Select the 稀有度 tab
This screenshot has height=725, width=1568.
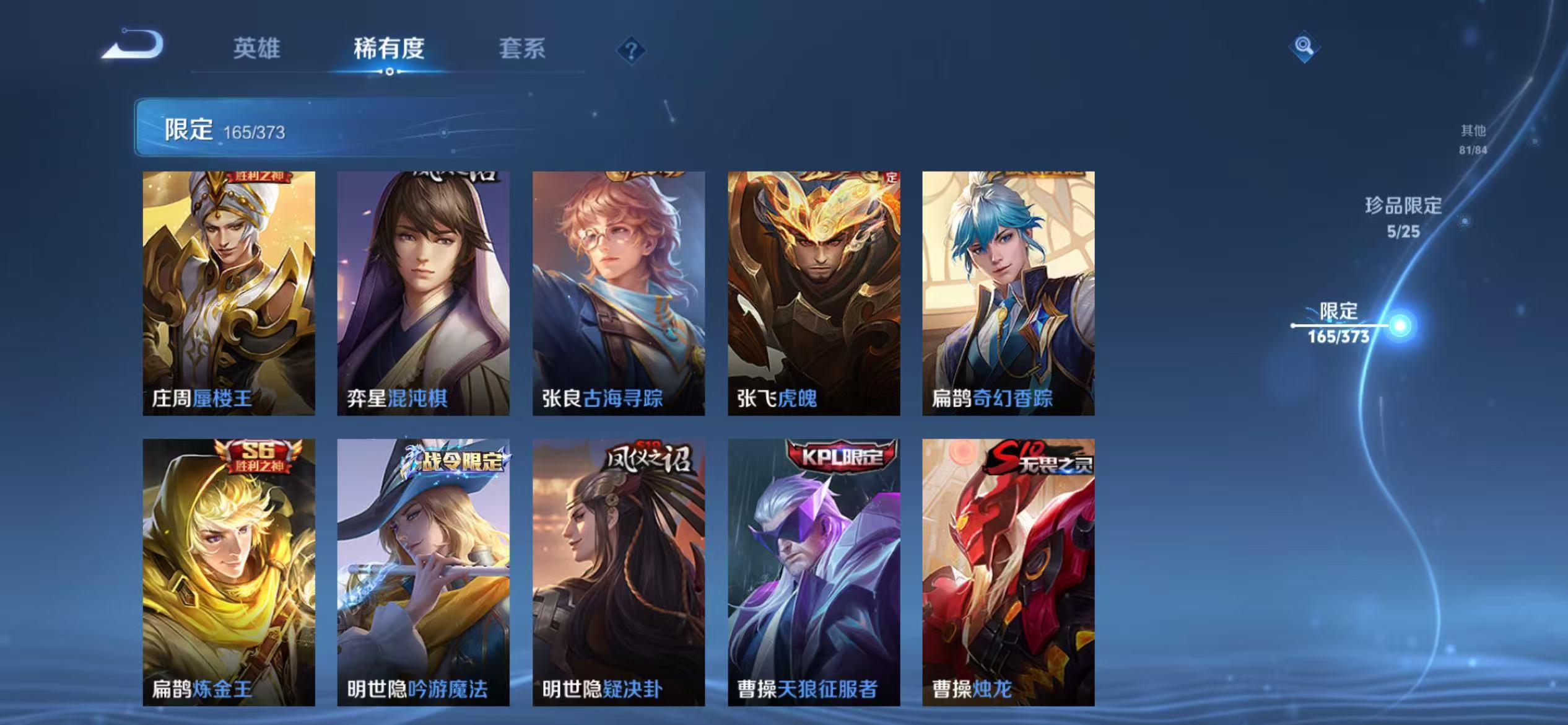pyautogui.click(x=390, y=50)
